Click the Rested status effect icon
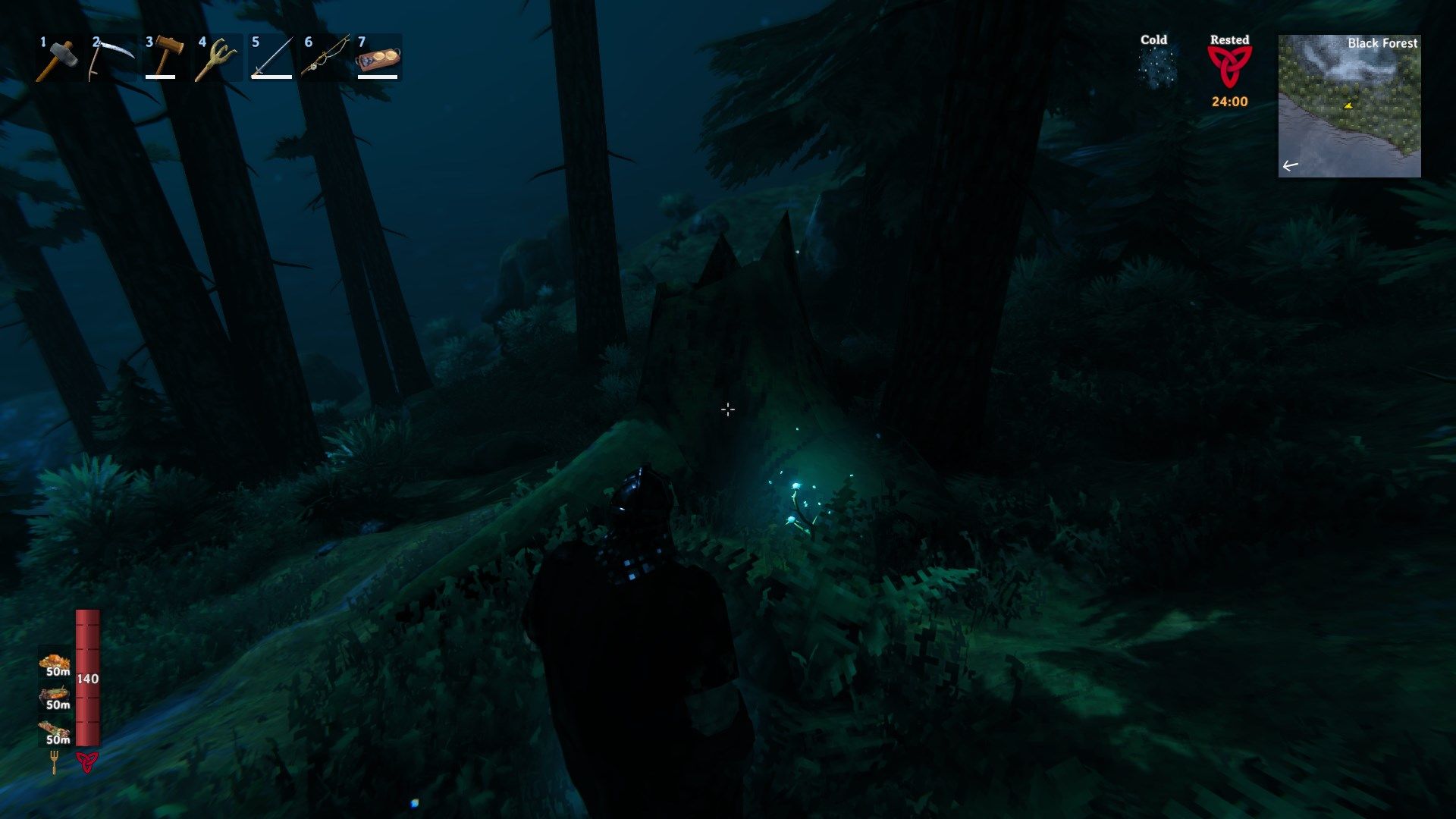Screen dimensions: 1456x819 [1229, 67]
